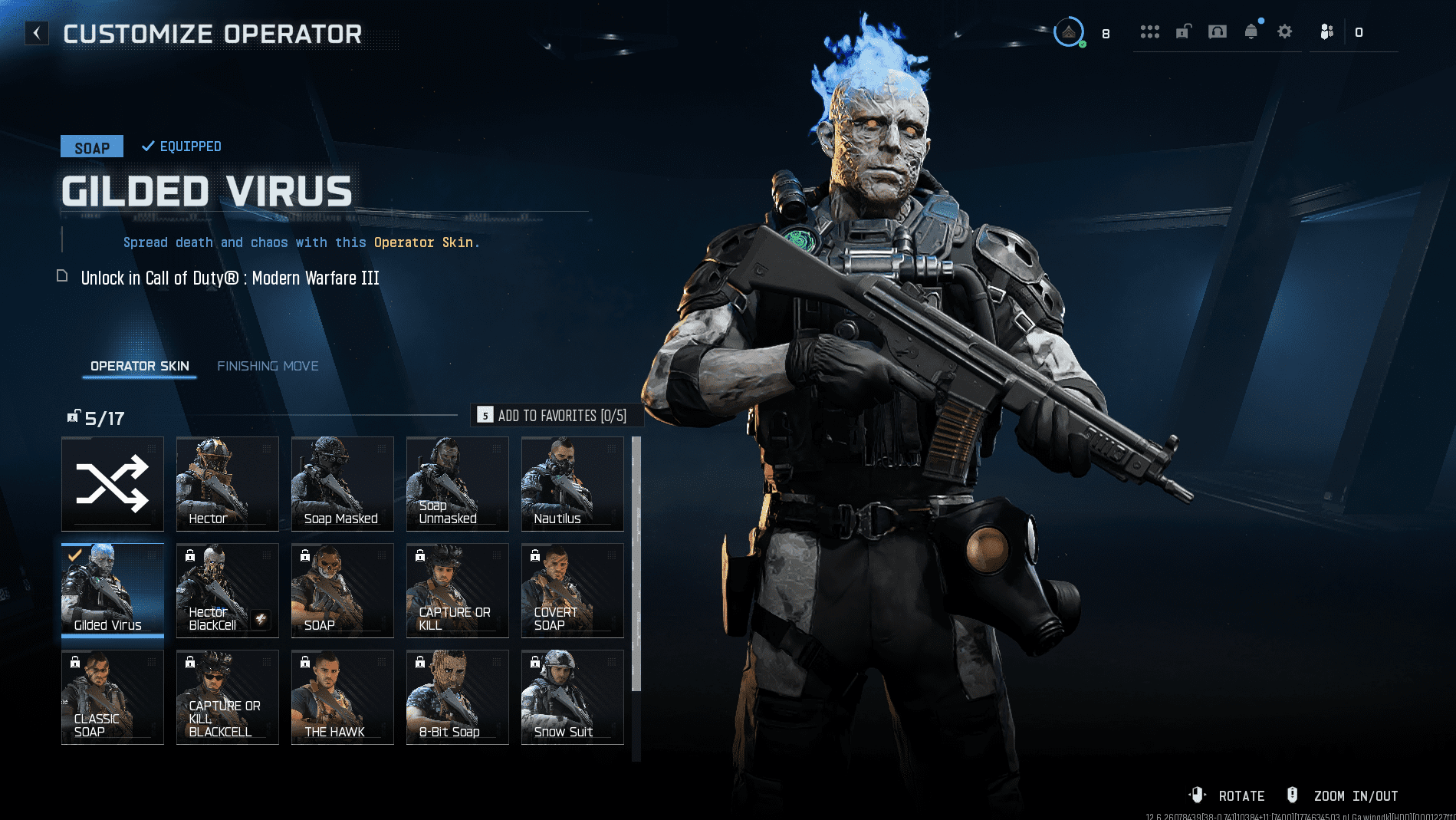Pick the locked THE HAWK skin
The image size is (1456, 820).
[343, 697]
